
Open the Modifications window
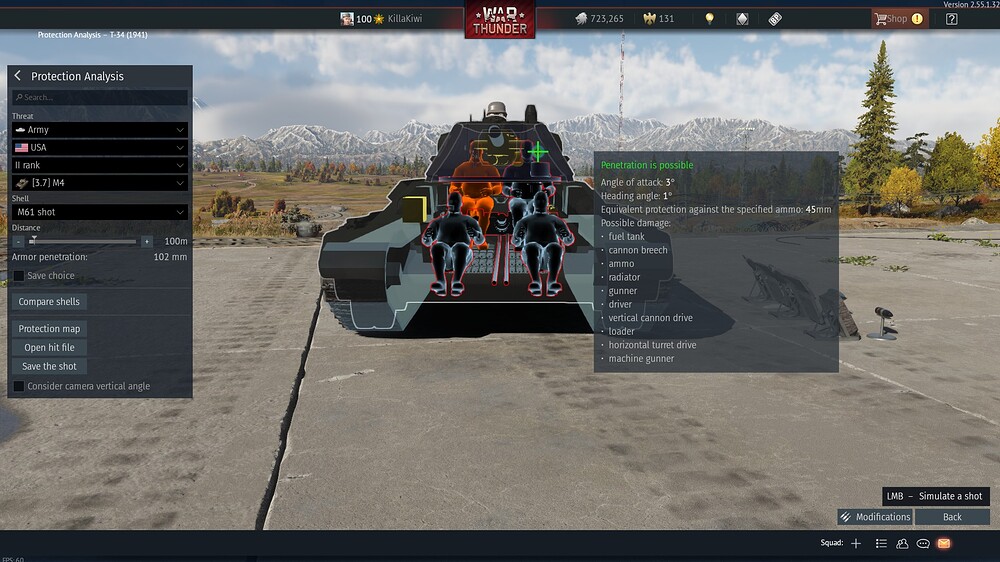point(875,517)
